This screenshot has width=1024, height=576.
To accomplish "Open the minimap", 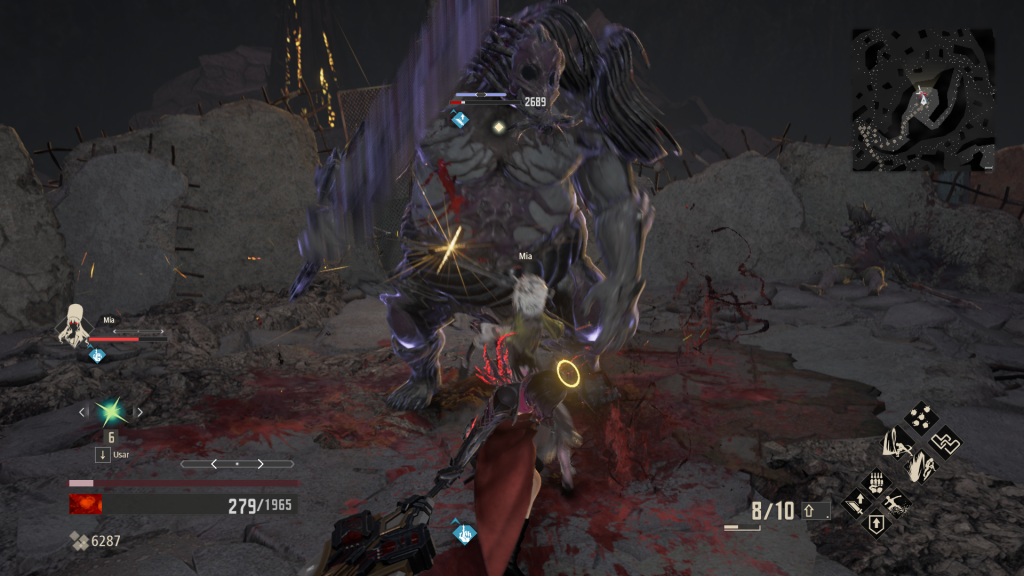I will click(923, 98).
